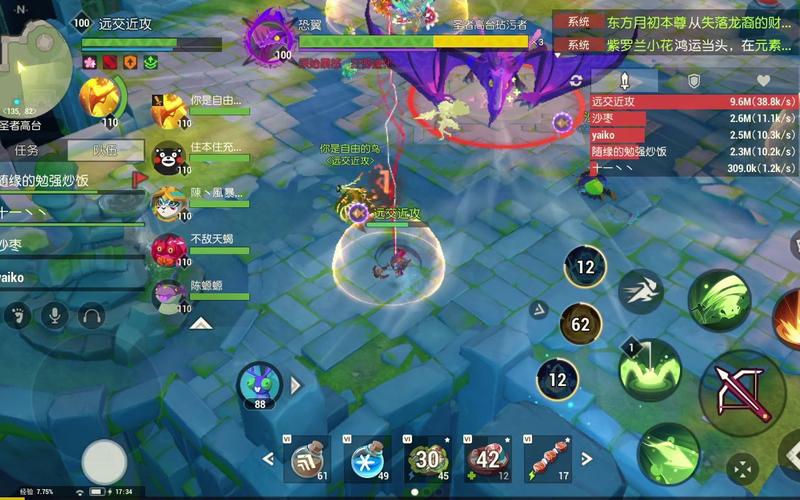The height and width of the screenshot is (500, 800).
Task: Toggle the headphone speaker button
Action: pyautogui.click(x=91, y=317)
